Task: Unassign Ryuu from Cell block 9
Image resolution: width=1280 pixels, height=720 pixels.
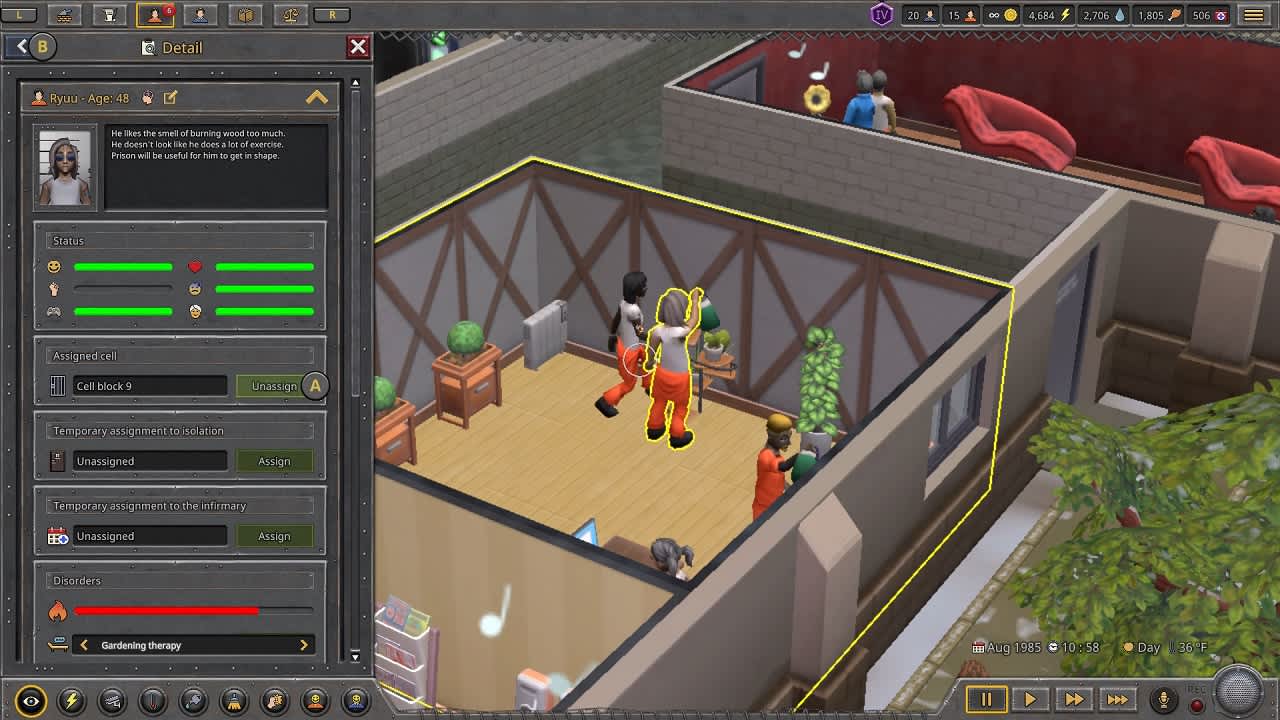Action: [275, 385]
